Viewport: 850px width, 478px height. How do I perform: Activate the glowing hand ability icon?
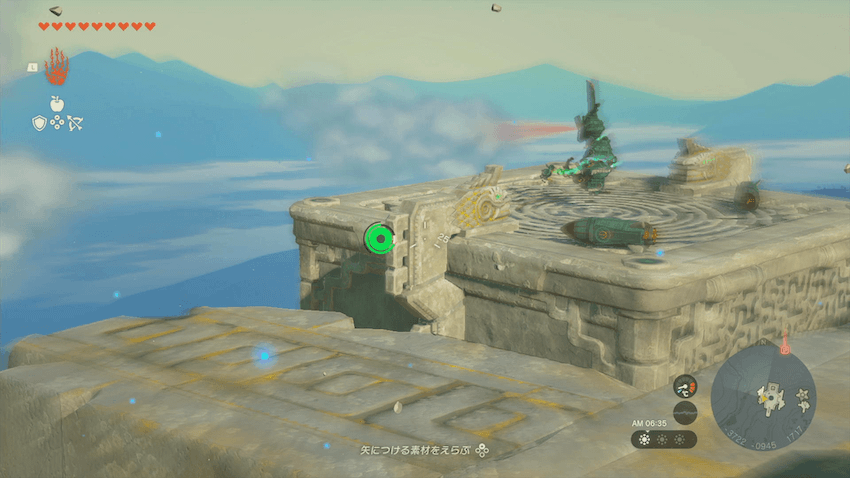coord(57,67)
